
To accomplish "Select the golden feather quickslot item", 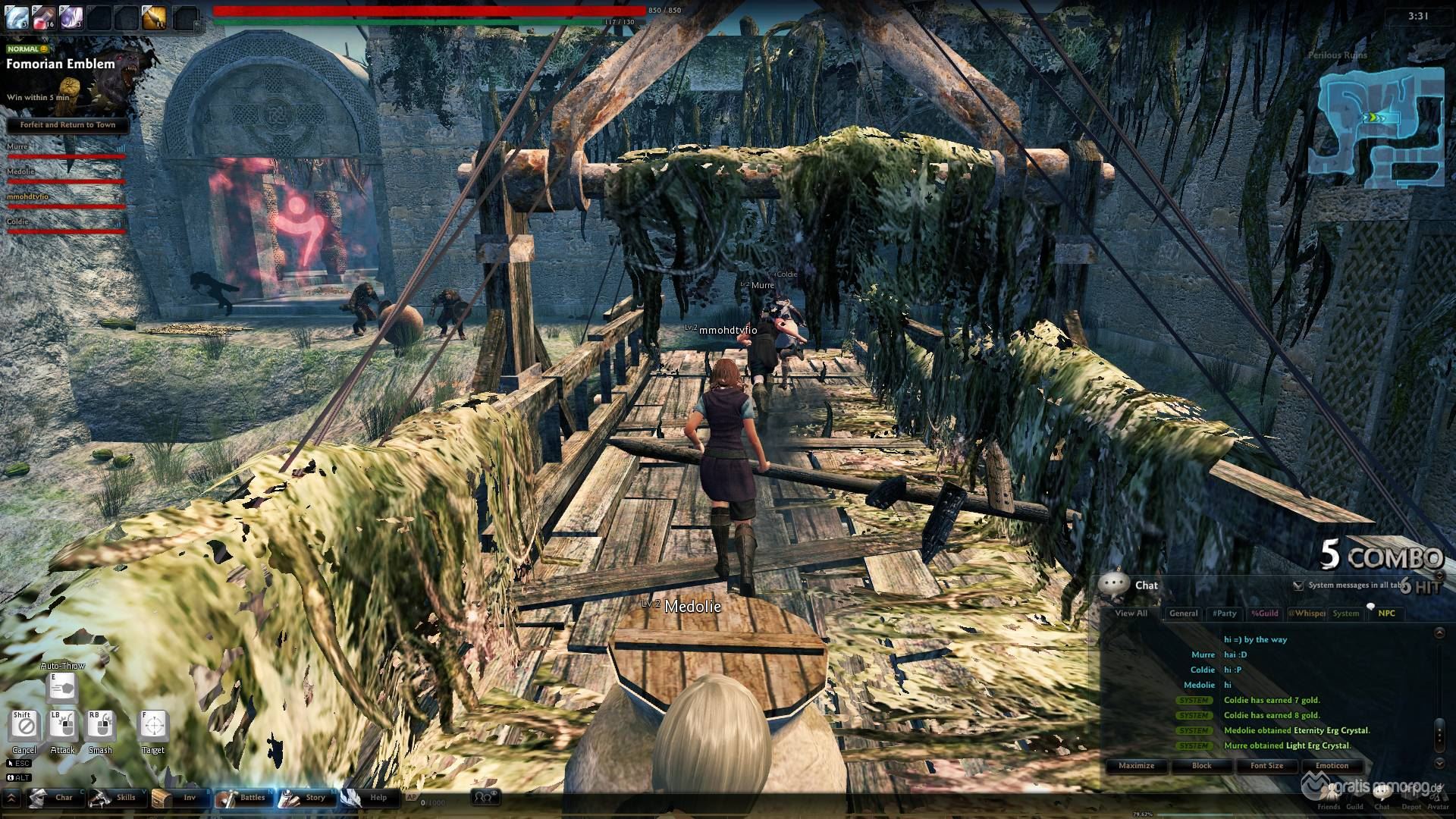I will point(154,17).
